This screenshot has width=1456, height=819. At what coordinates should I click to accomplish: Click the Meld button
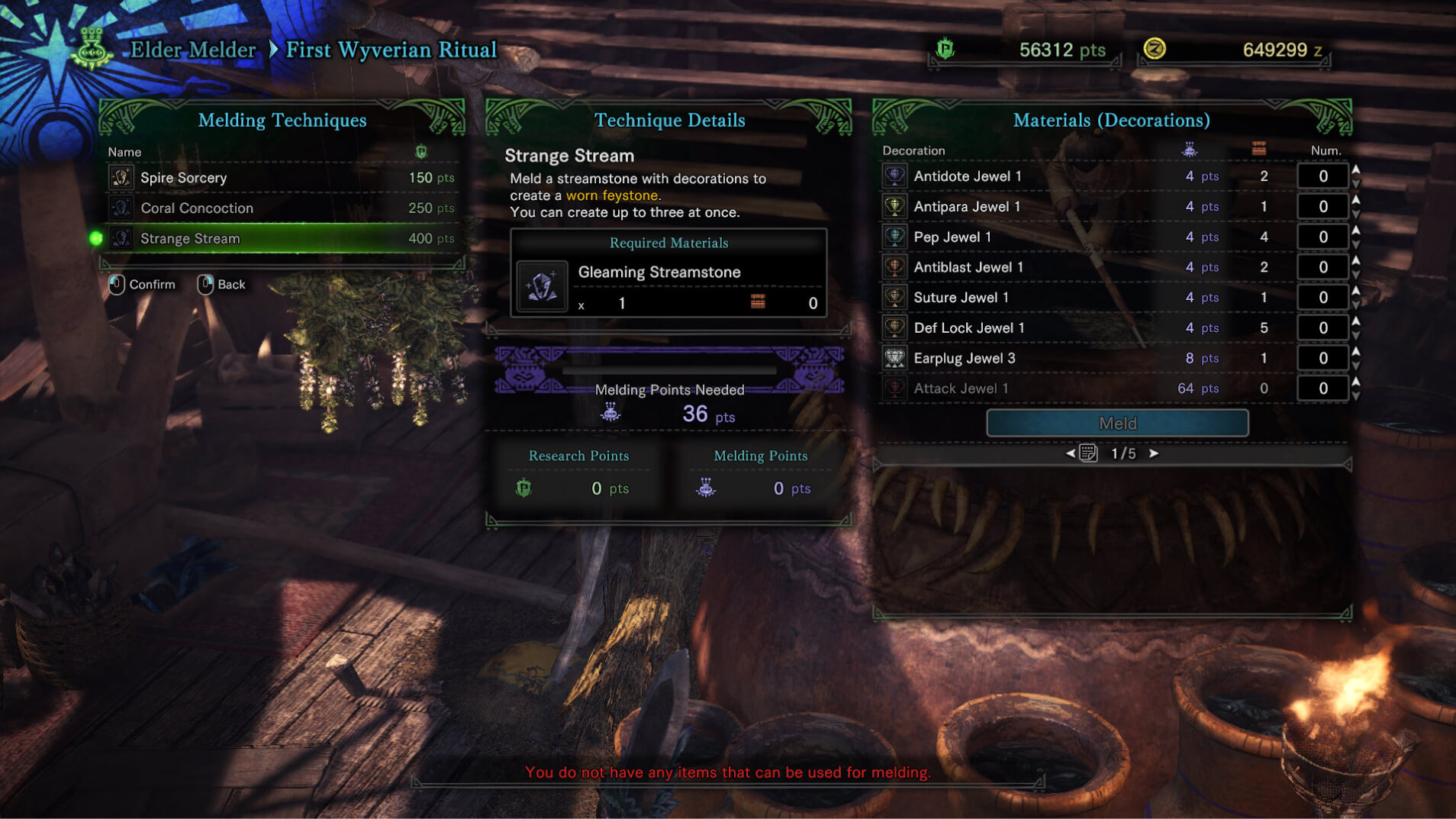pos(1117,423)
